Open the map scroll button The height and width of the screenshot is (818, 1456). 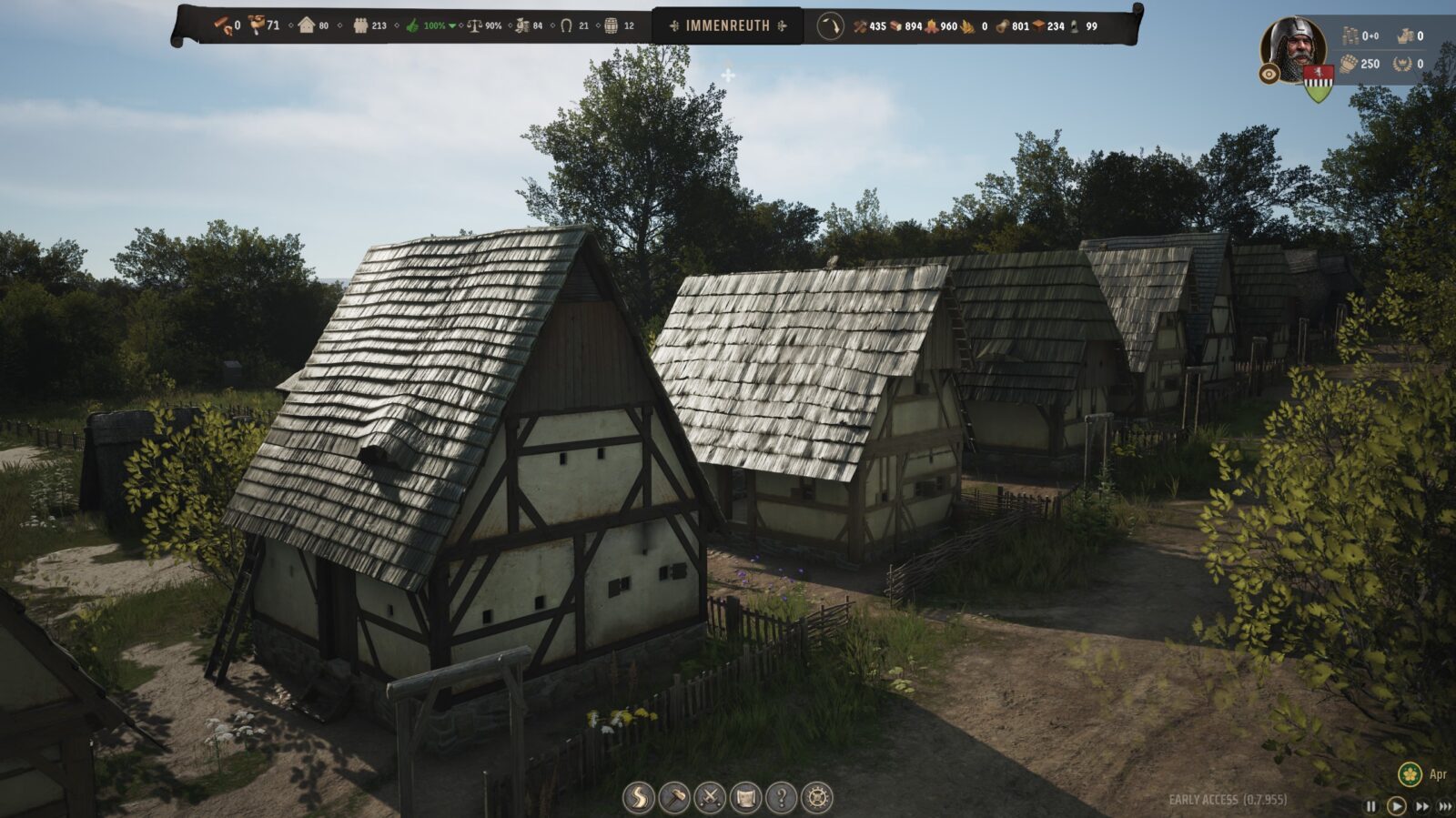(745, 798)
